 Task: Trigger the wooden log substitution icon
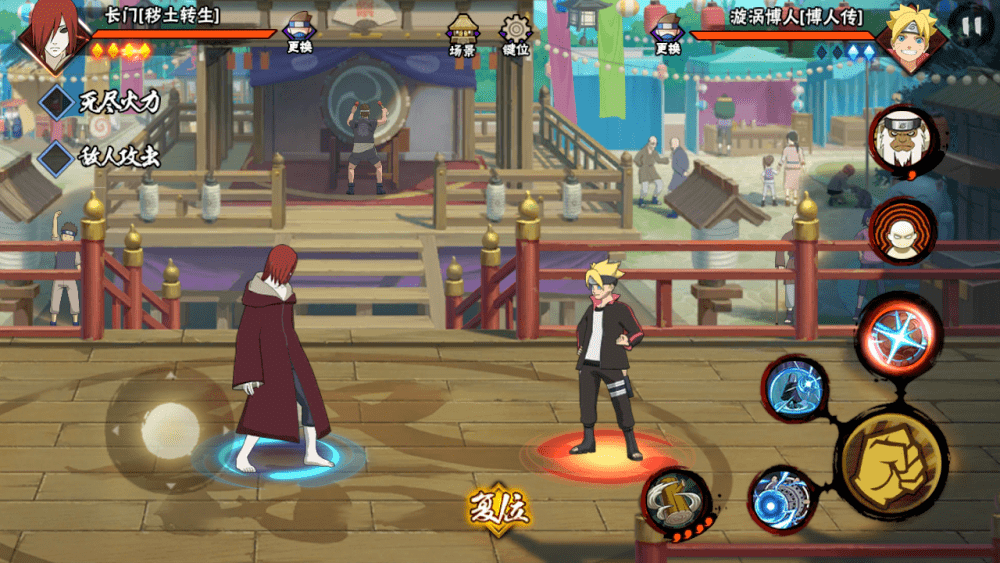(x=675, y=500)
